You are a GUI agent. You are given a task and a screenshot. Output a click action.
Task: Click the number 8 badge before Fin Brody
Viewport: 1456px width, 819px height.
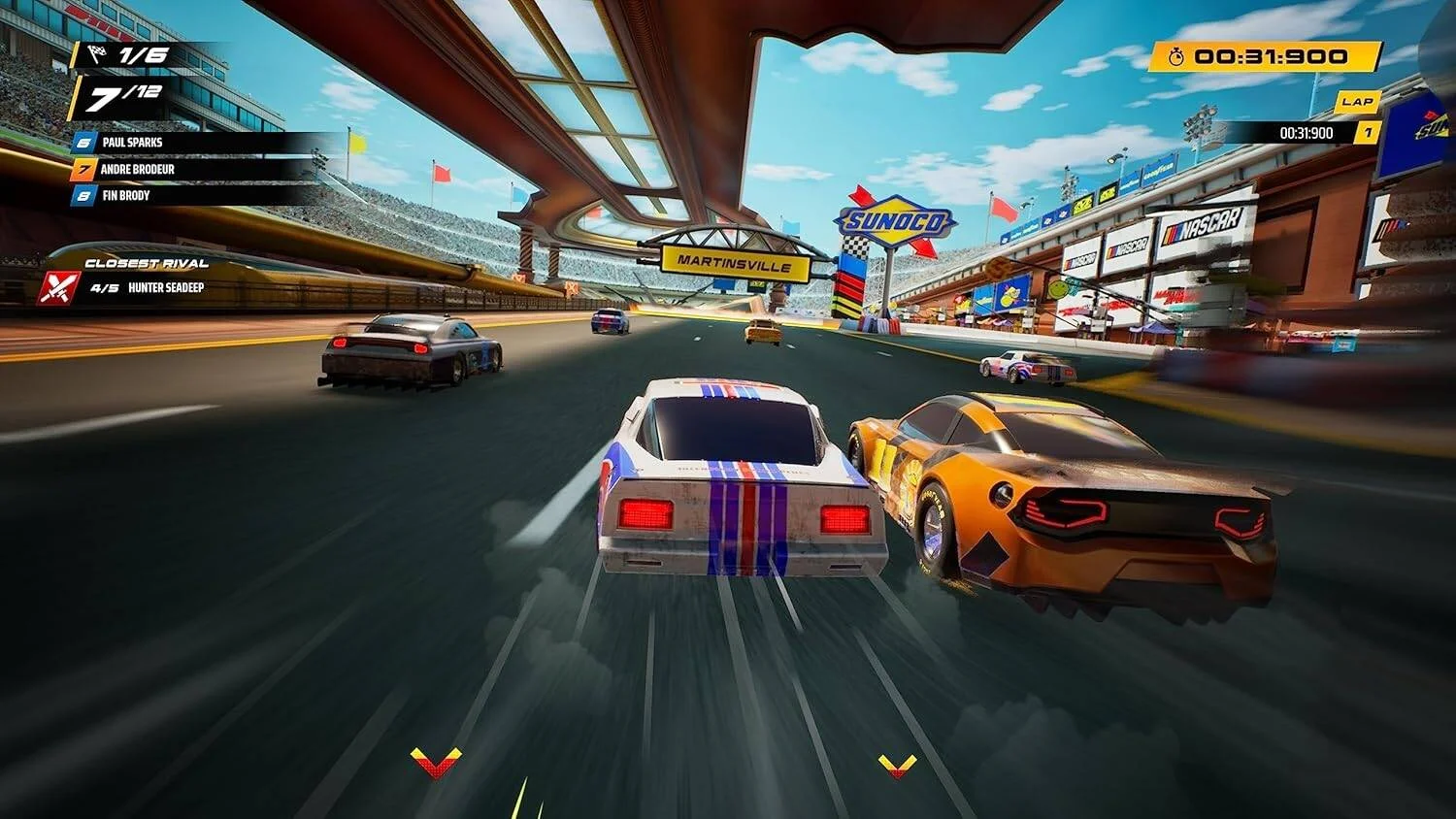tap(83, 196)
